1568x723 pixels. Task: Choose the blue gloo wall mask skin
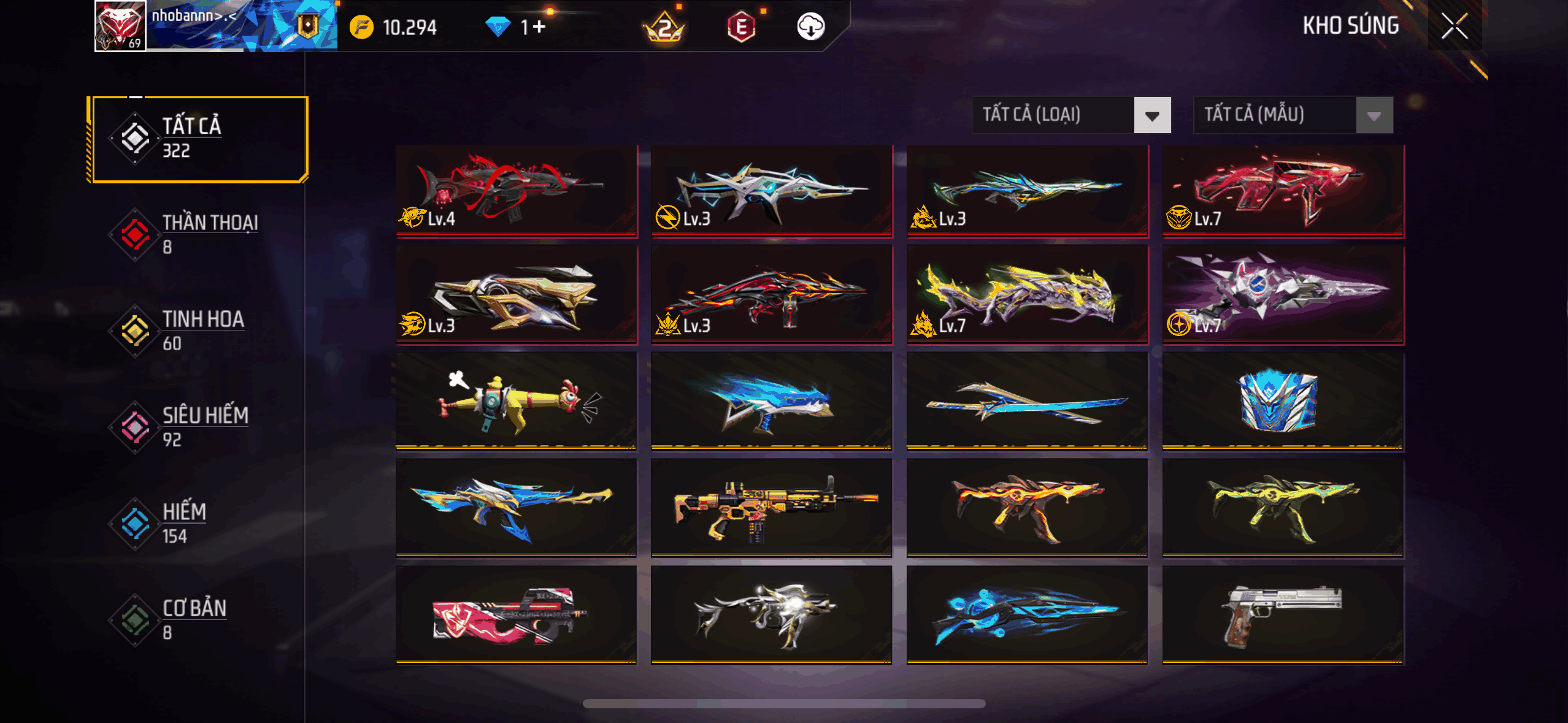(1283, 401)
